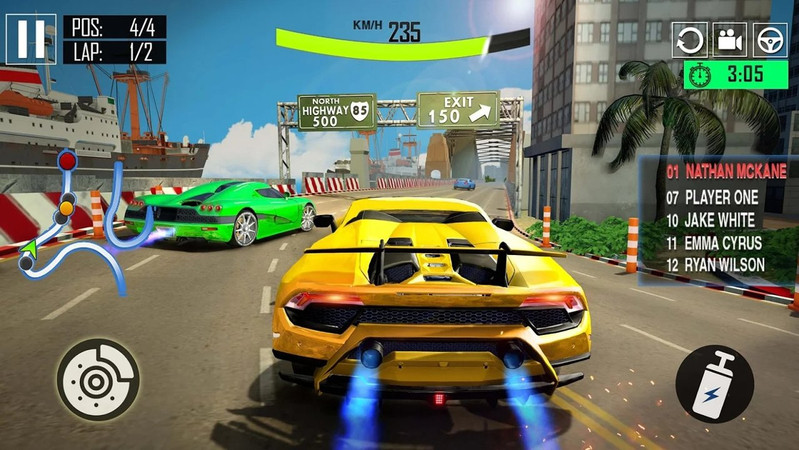The image size is (799, 450).
Task: Select Nathan McKane in the leaderboard
Action: click(726, 171)
